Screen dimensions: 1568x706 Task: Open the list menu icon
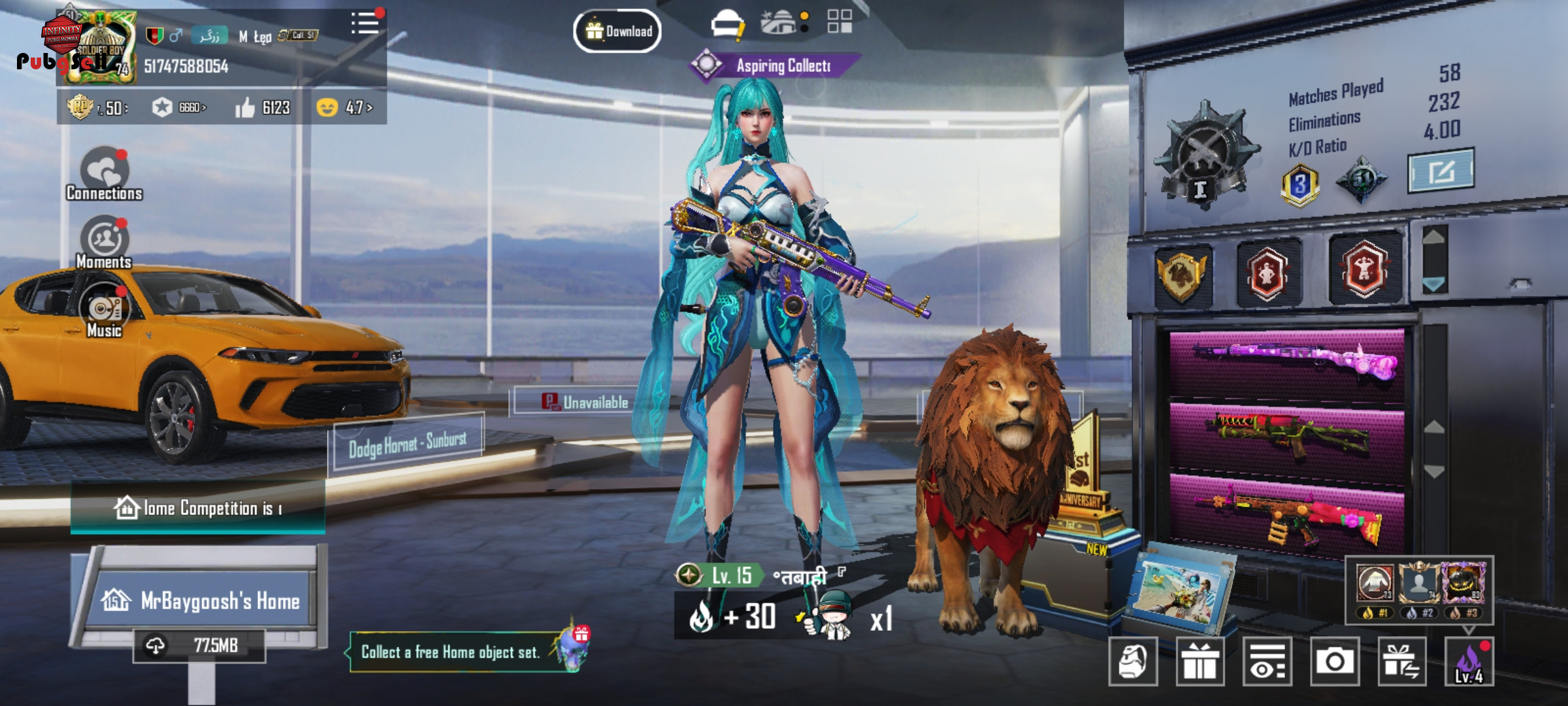point(365,24)
